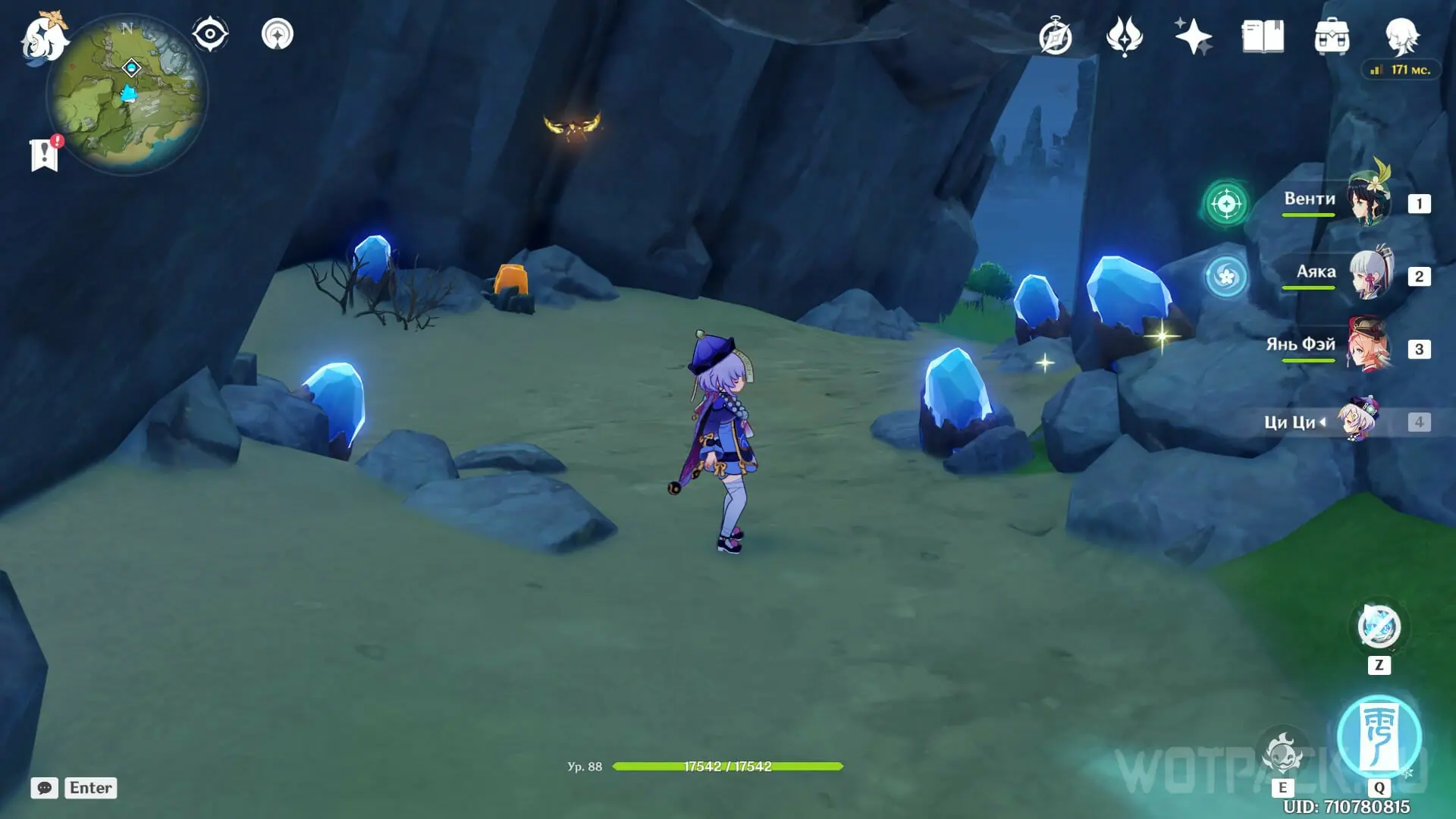Open the circular minimap
Screen dimensions: 1456x819
127,96
